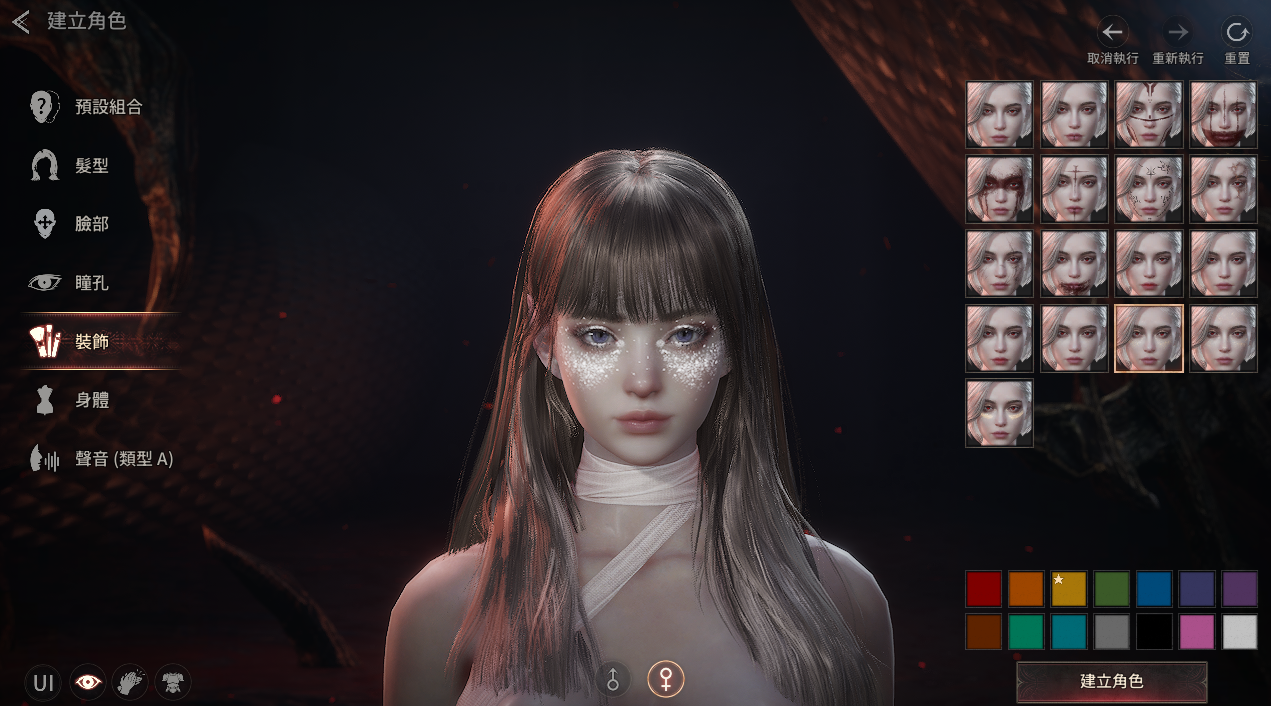Select the black color swatch

point(1154,632)
